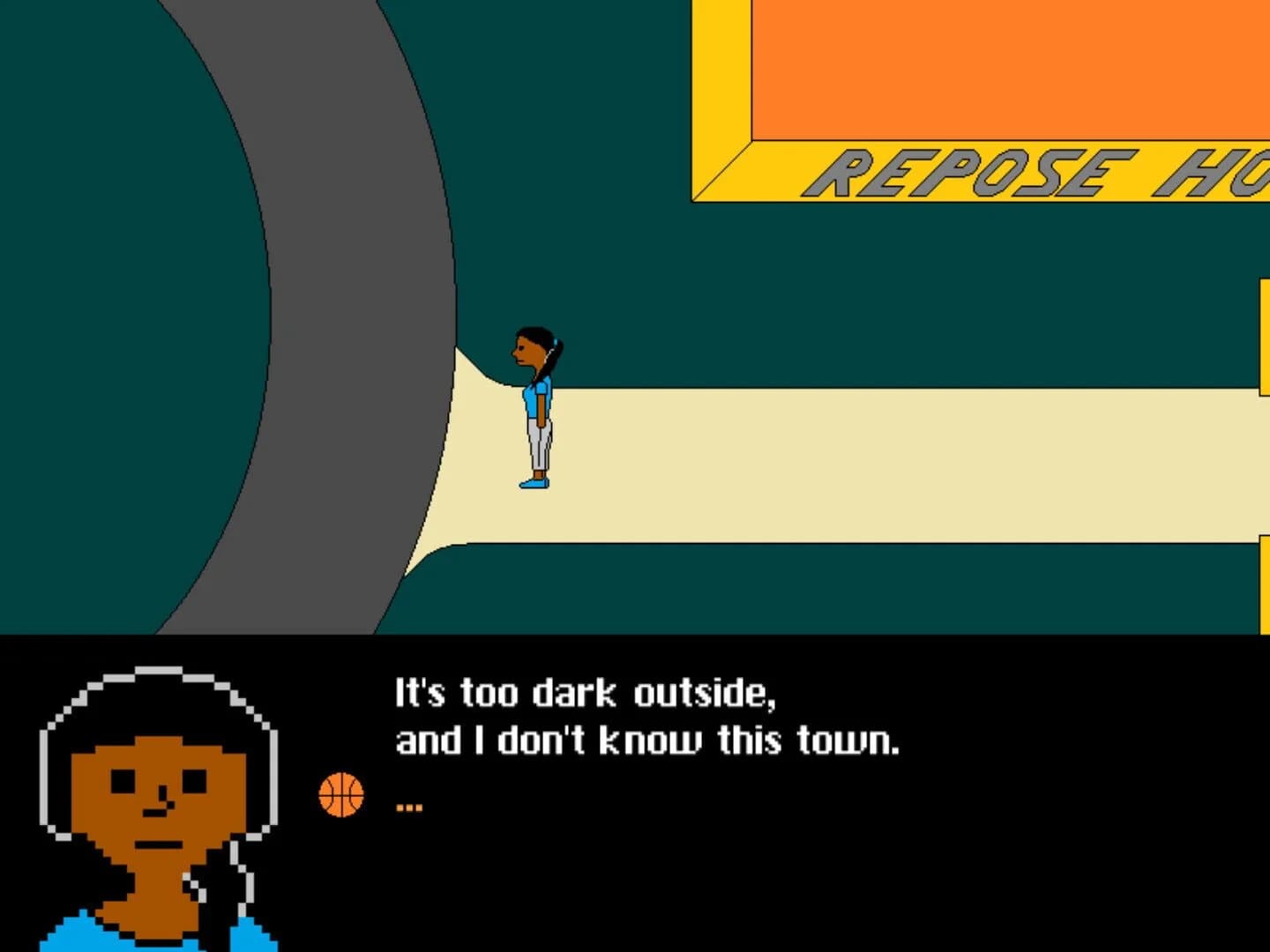Click the basketball icon in the dialogue box

(340, 794)
